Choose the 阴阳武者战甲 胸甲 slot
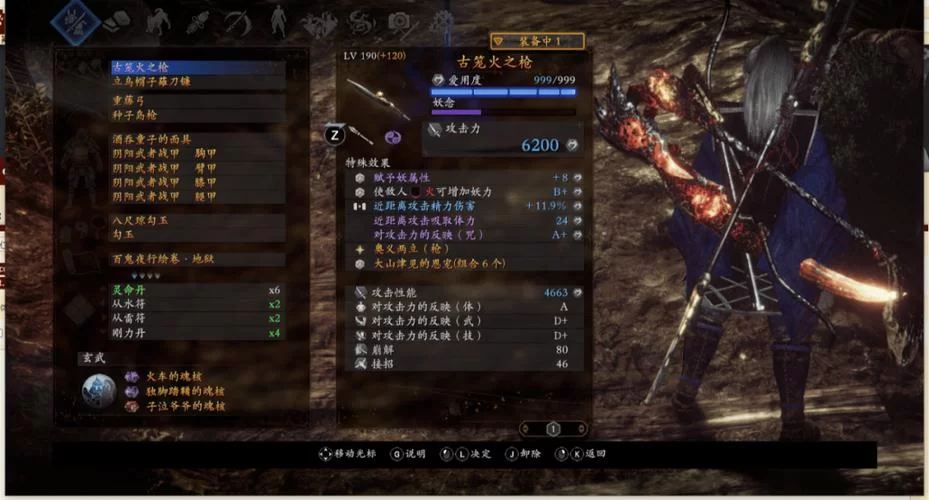This screenshot has height=500, width=929. [195, 154]
